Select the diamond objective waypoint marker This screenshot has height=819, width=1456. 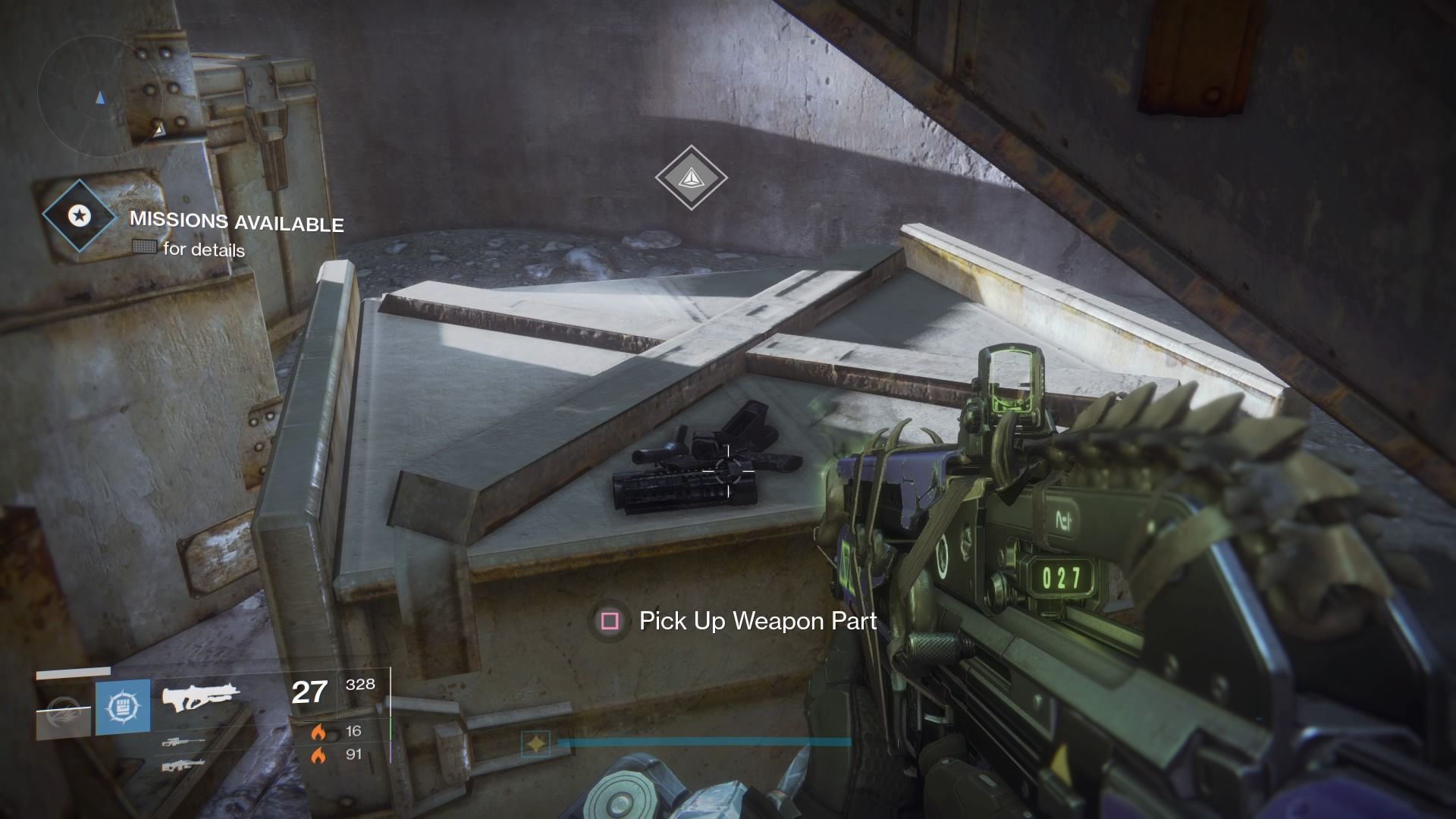pyautogui.click(x=691, y=178)
